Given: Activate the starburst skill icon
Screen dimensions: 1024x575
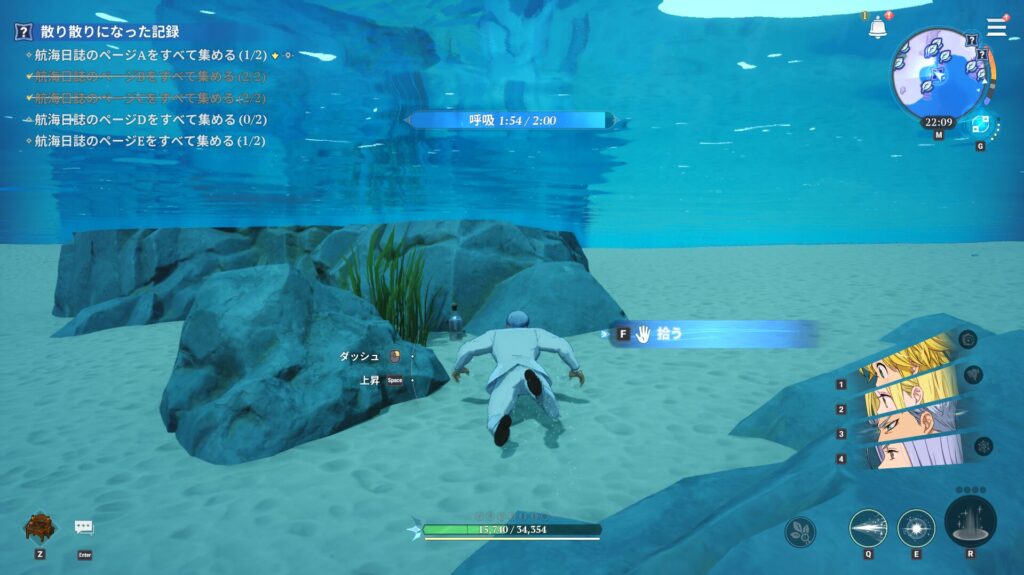Looking at the screenshot, I should pyautogui.click(x=915, y=527).
